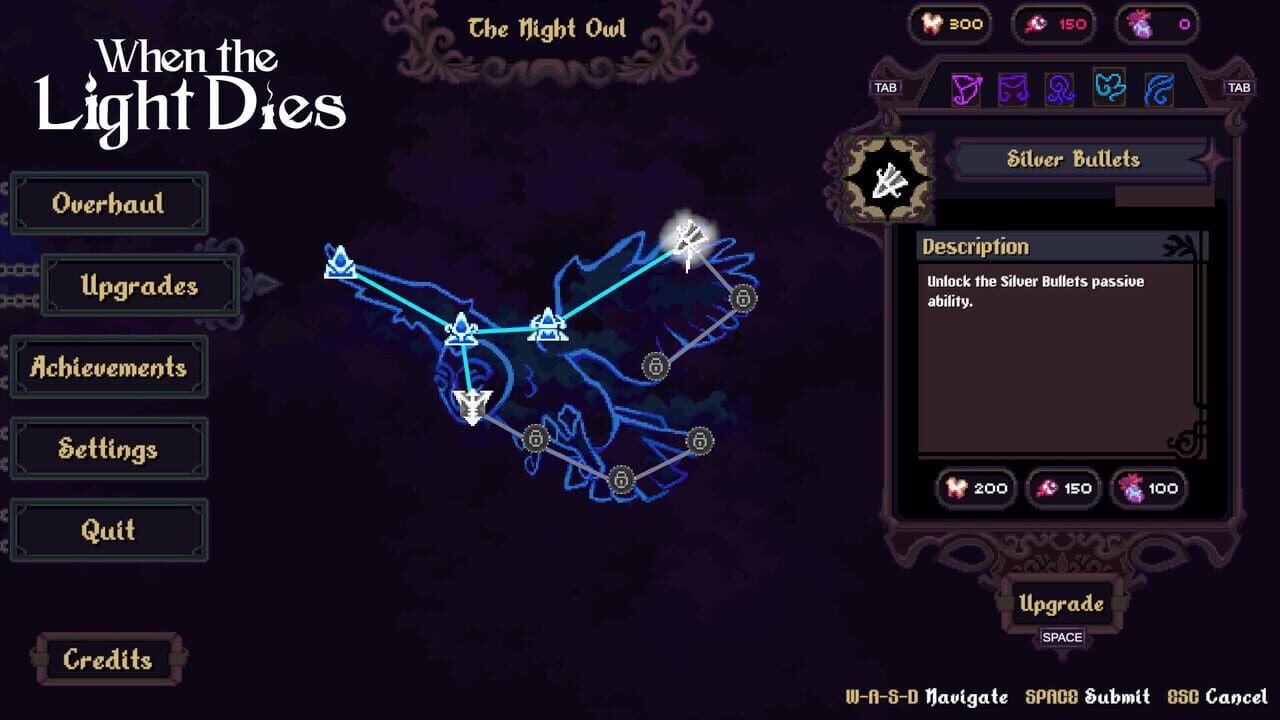Open the purple rune constellation tab

pos(1013,88)
